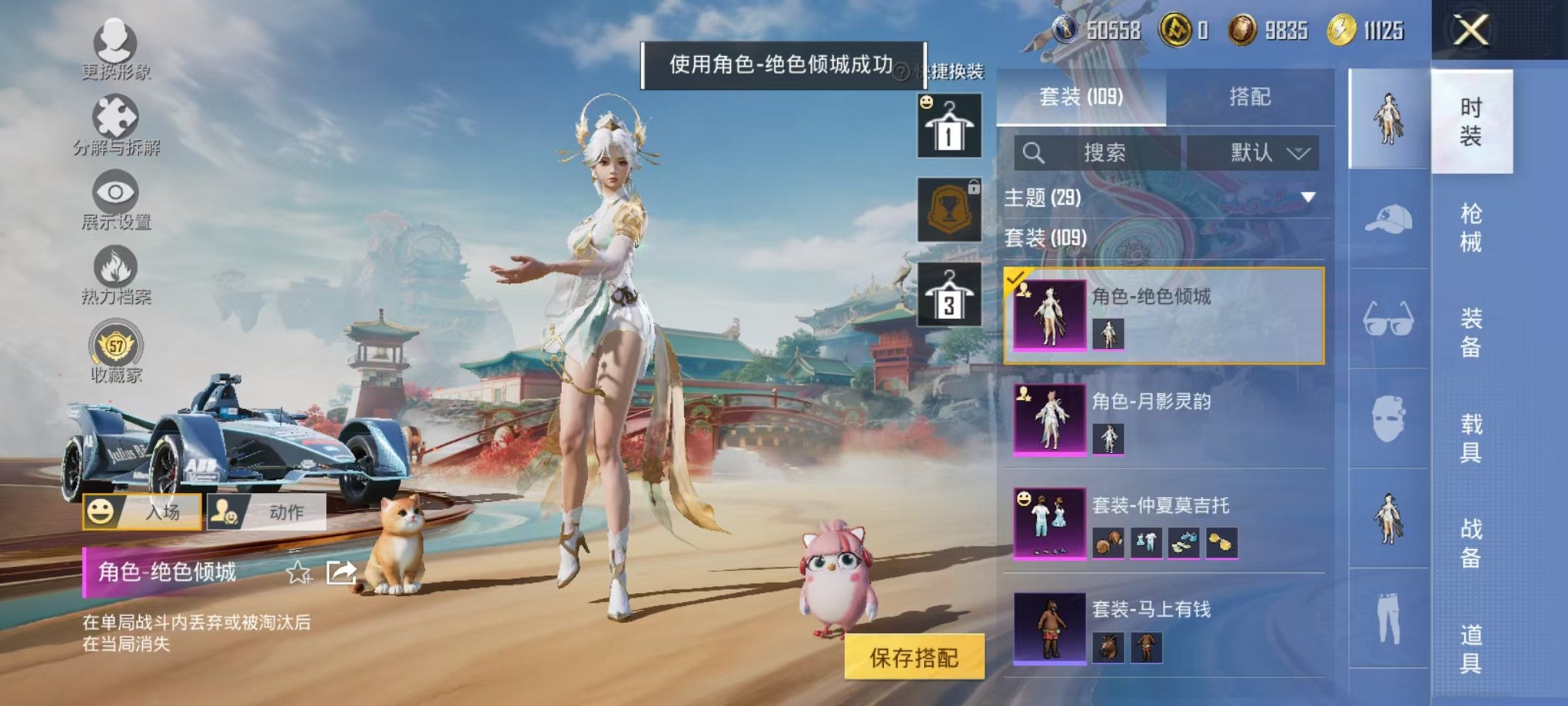Collapse the 主题 (29) section

click(x=1307, y=198)
